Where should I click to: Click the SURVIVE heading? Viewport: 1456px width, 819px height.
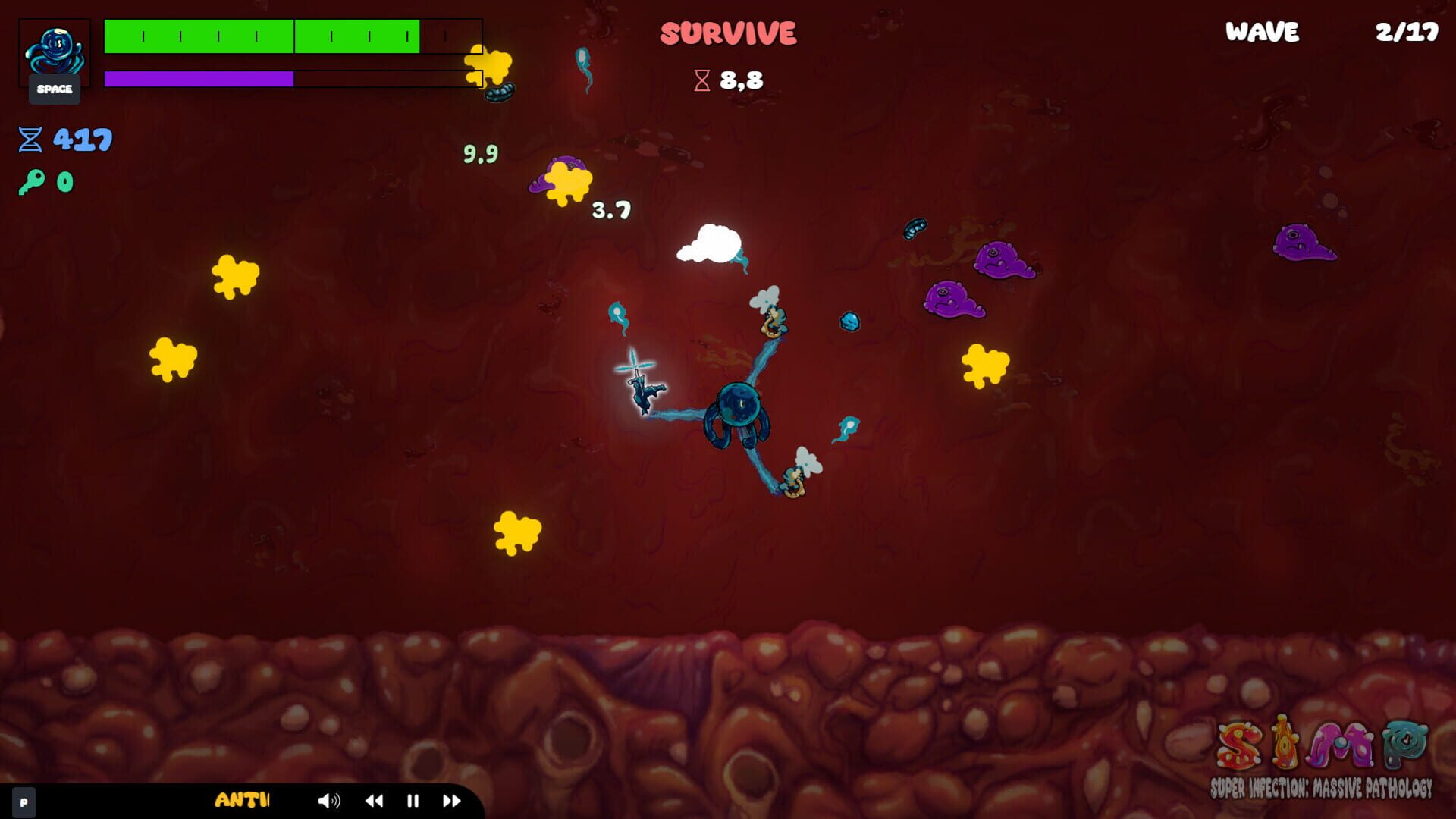(x=728, y=32)
